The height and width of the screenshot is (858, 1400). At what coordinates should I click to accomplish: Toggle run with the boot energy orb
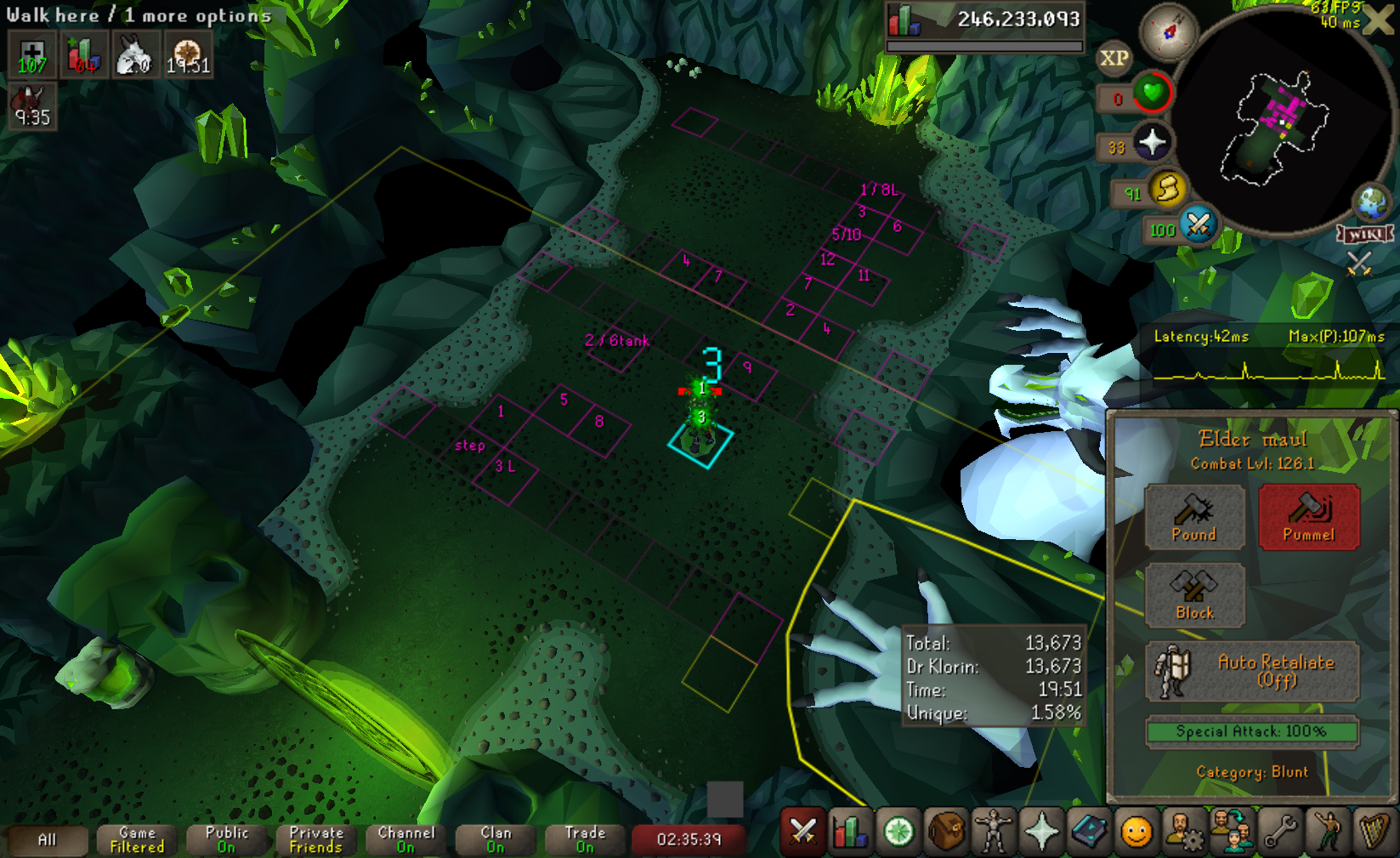1168,189
